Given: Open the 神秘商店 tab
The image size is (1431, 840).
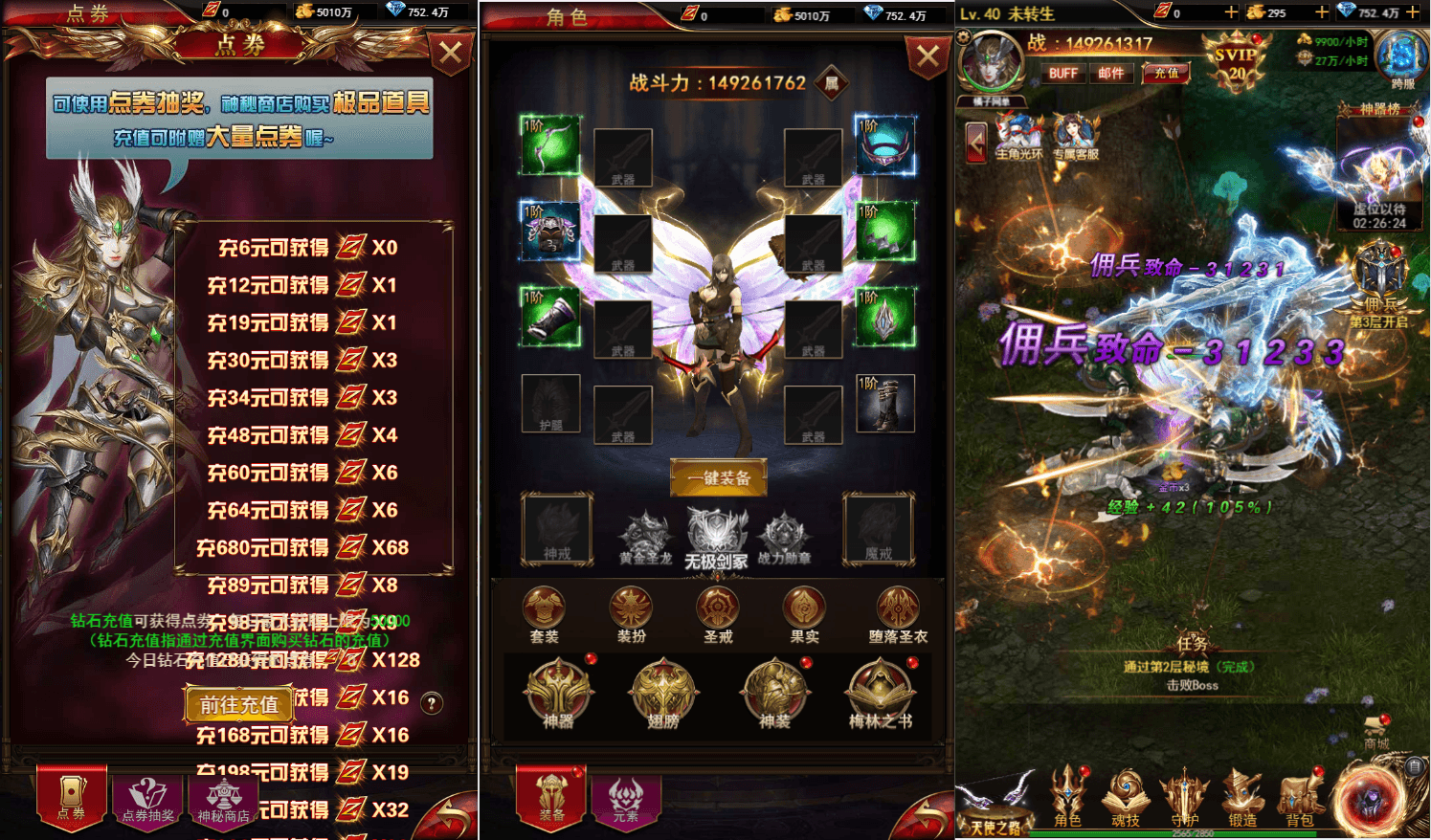Looking at the screenshot, I should point(223,799).
